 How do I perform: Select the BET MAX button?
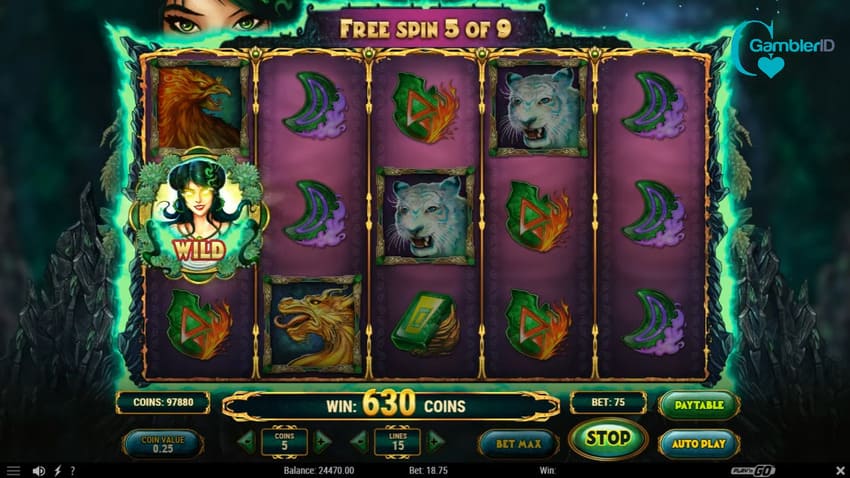coord(517,442)
